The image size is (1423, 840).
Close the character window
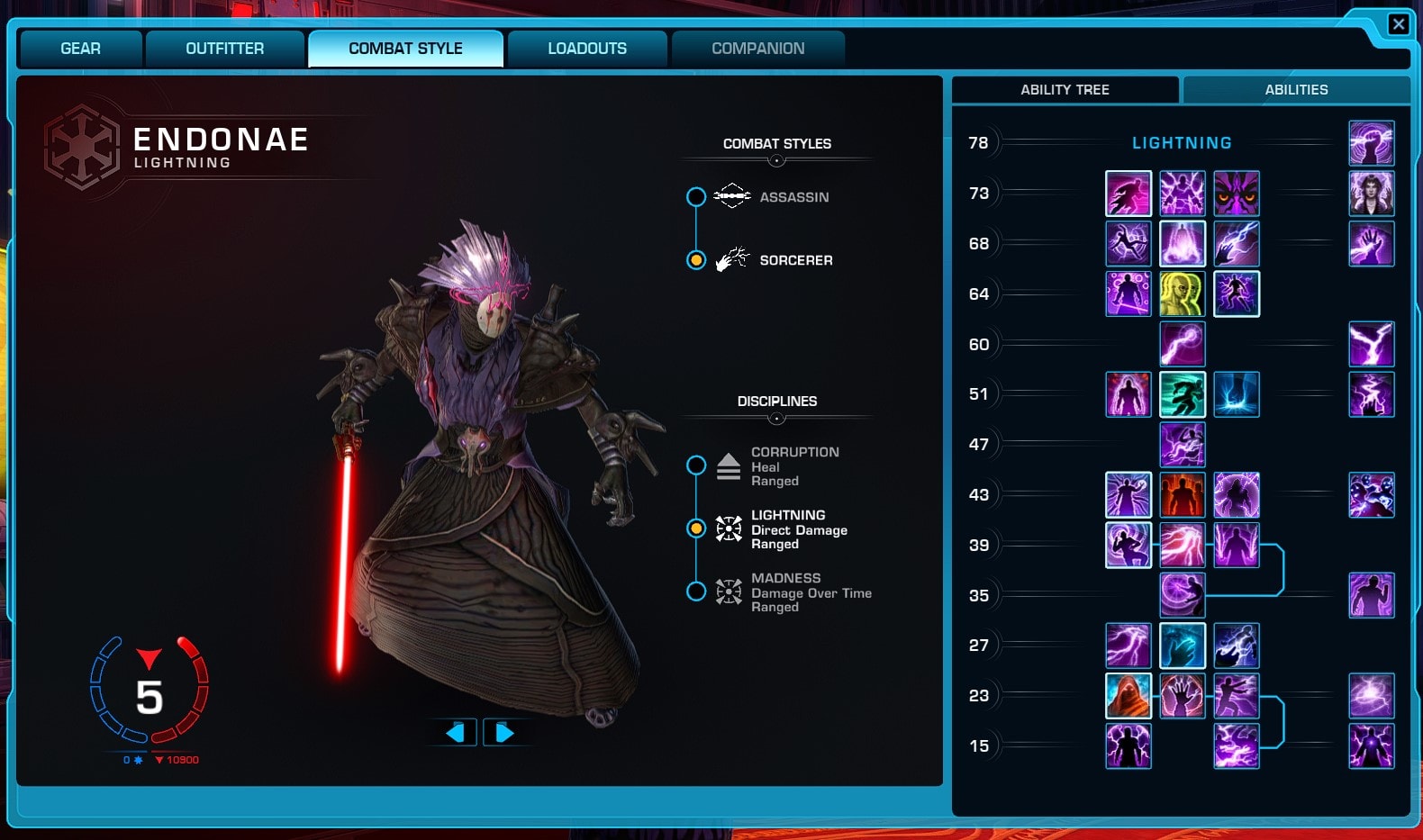coord(1398,24)
